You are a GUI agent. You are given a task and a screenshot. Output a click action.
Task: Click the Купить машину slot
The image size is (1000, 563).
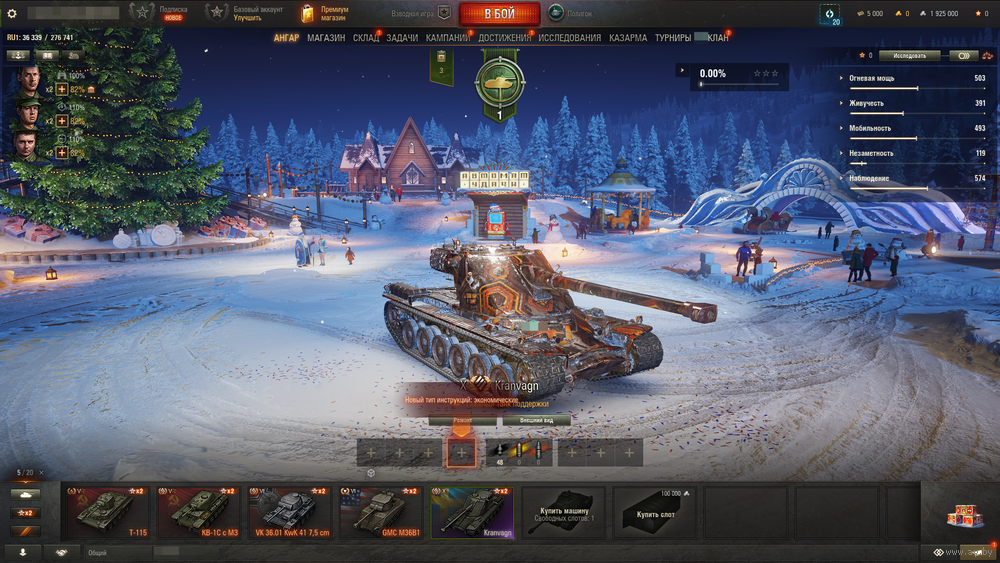565,513
